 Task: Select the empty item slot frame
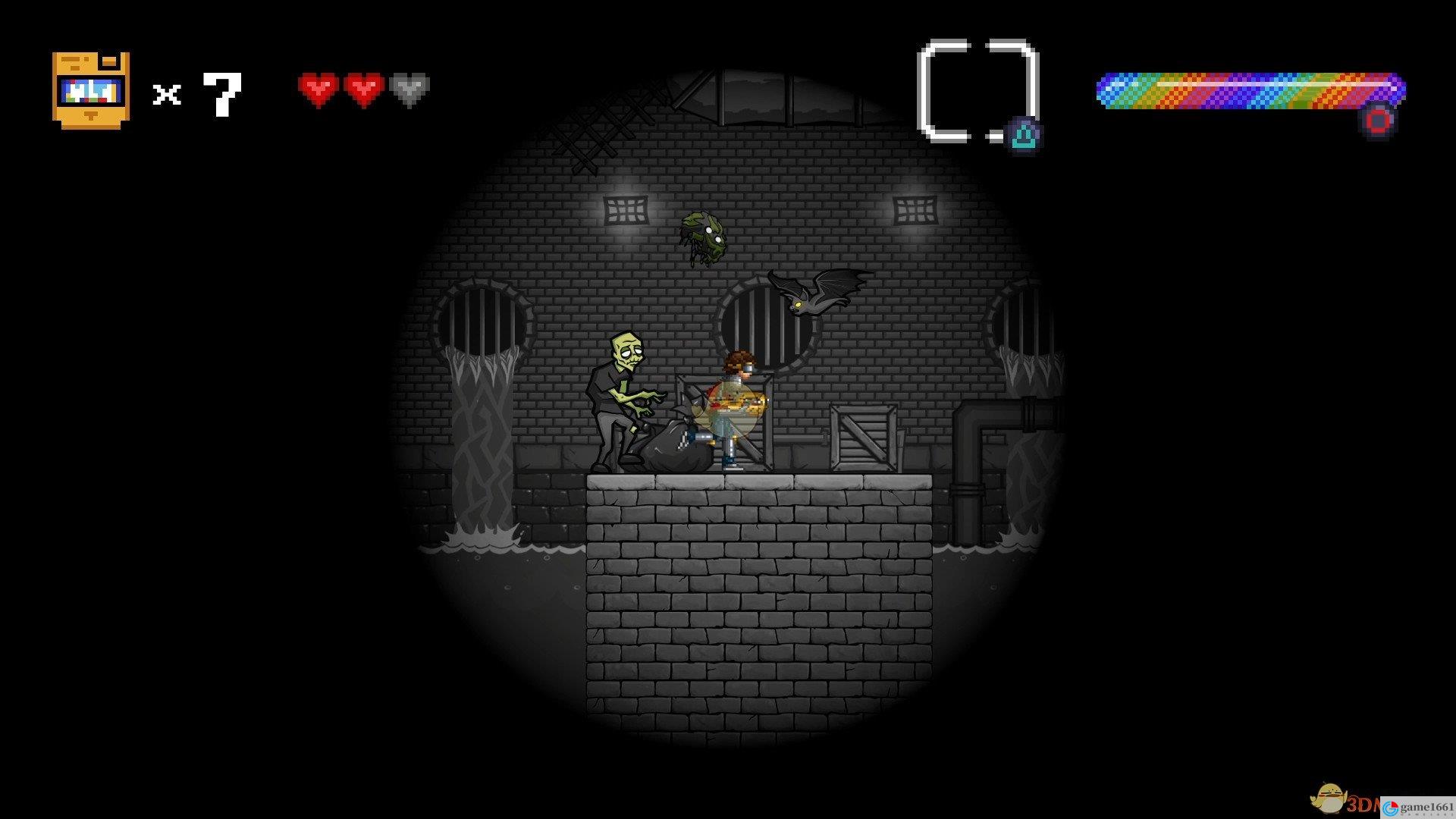point(977,91)
